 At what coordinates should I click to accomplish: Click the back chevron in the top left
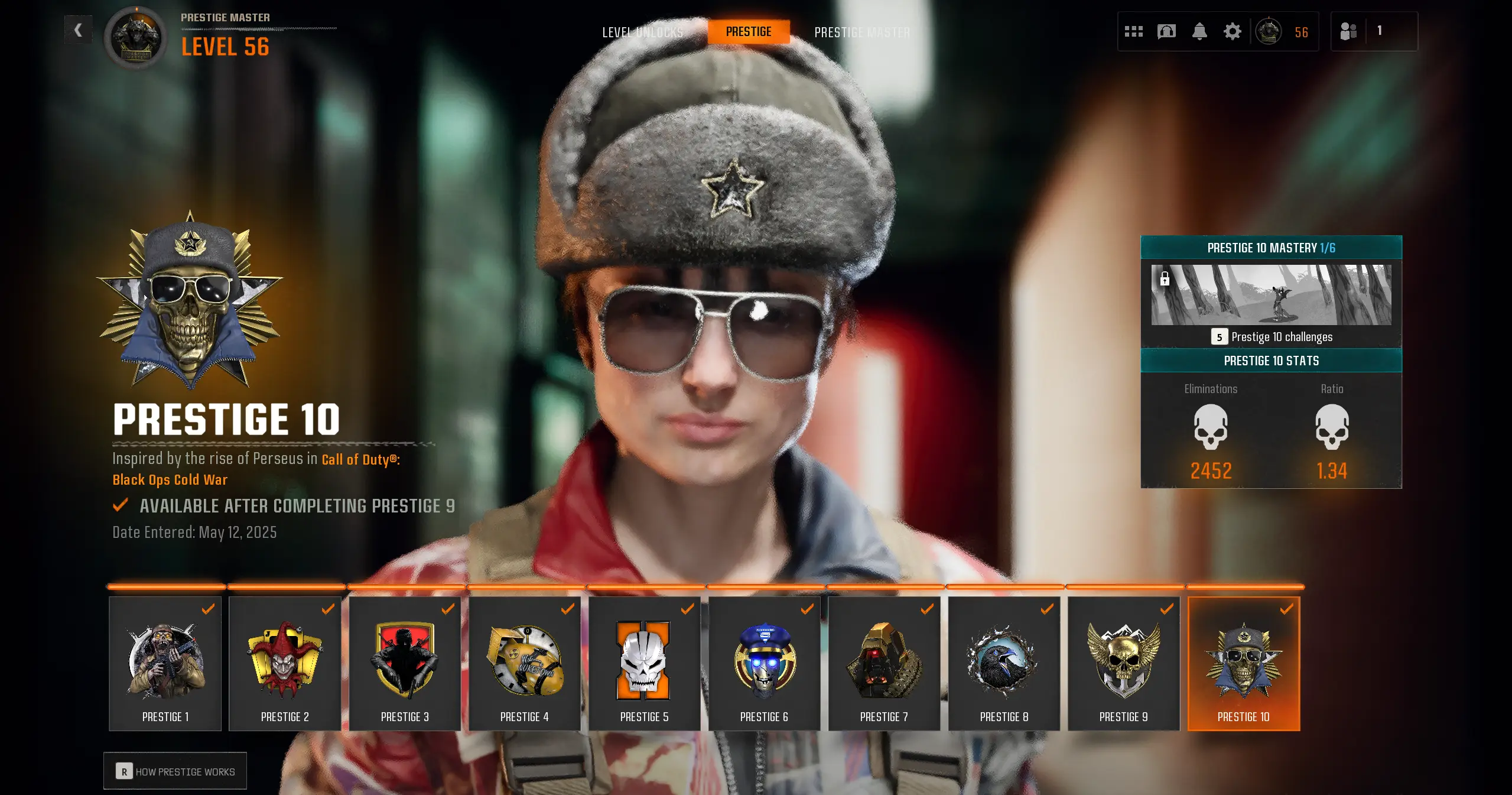click(78, 30)
